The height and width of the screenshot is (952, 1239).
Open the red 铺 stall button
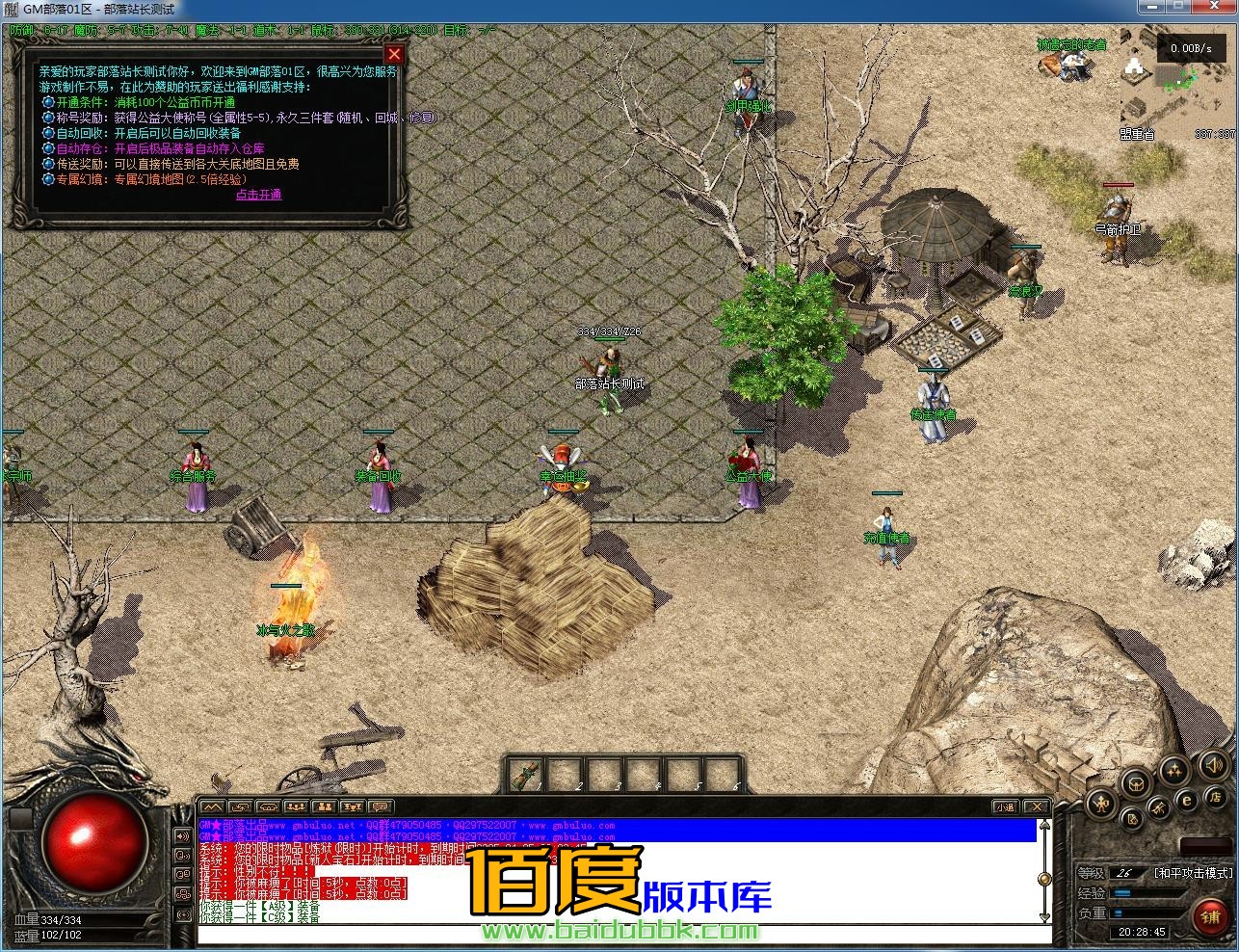coord(1211,916)
